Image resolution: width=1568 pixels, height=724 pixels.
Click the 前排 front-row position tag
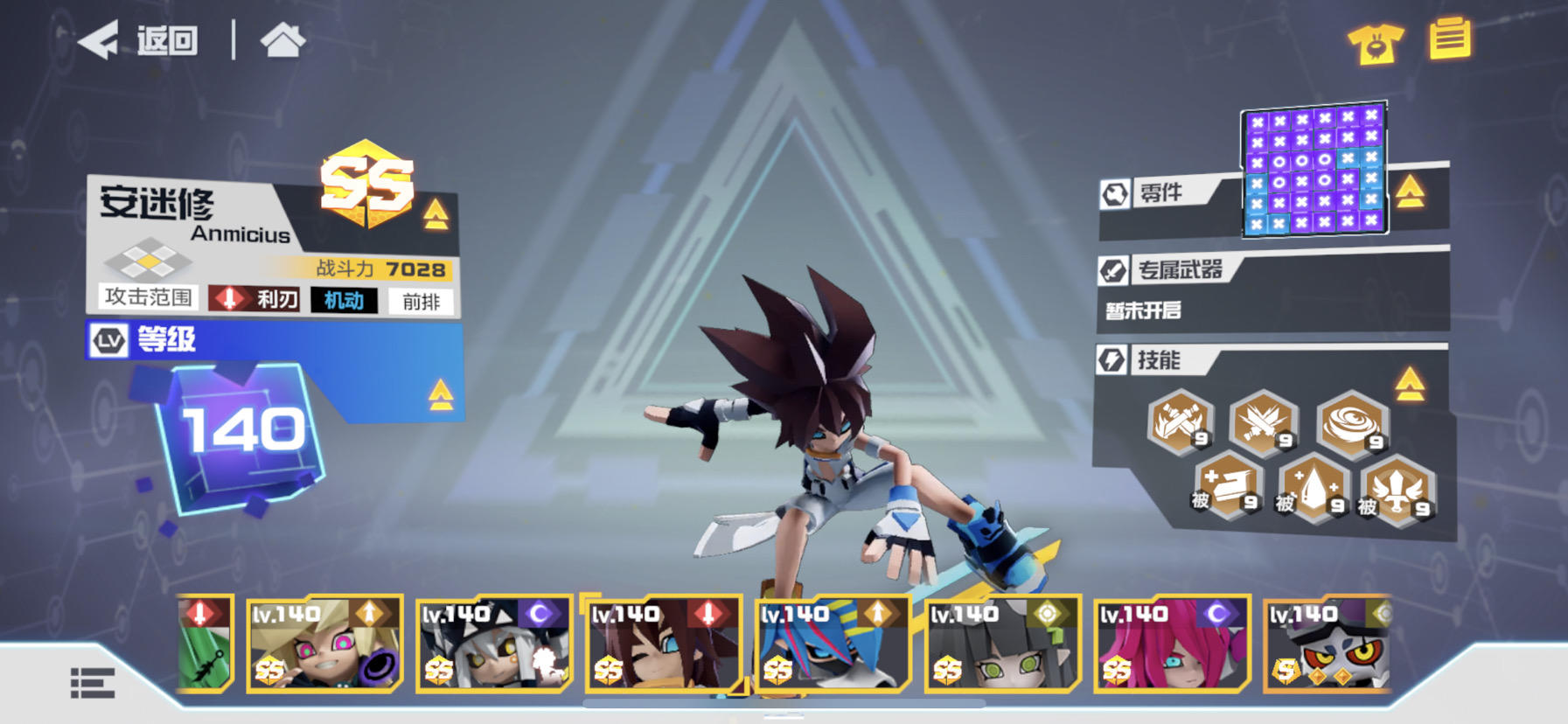click(x=422, y=301)
